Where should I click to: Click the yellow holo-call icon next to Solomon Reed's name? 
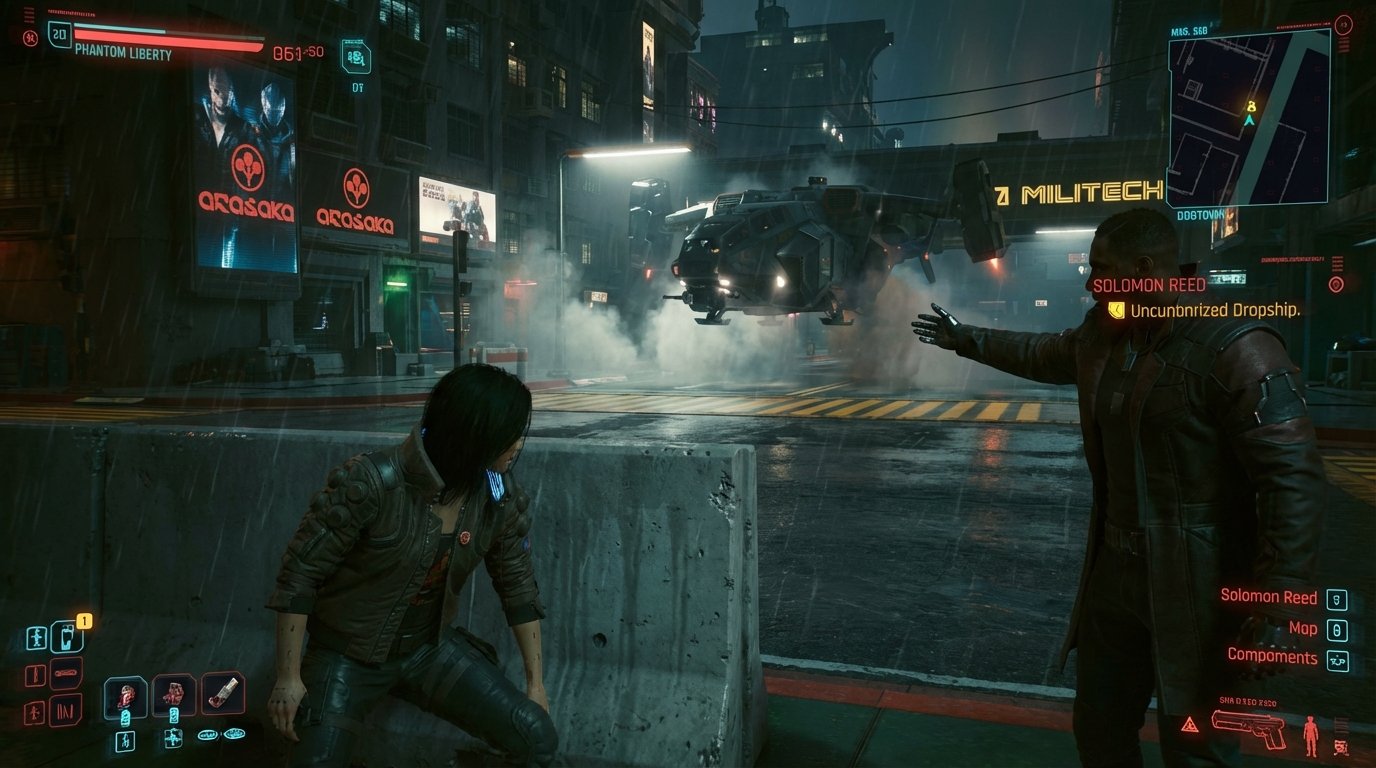[1118, 310]
